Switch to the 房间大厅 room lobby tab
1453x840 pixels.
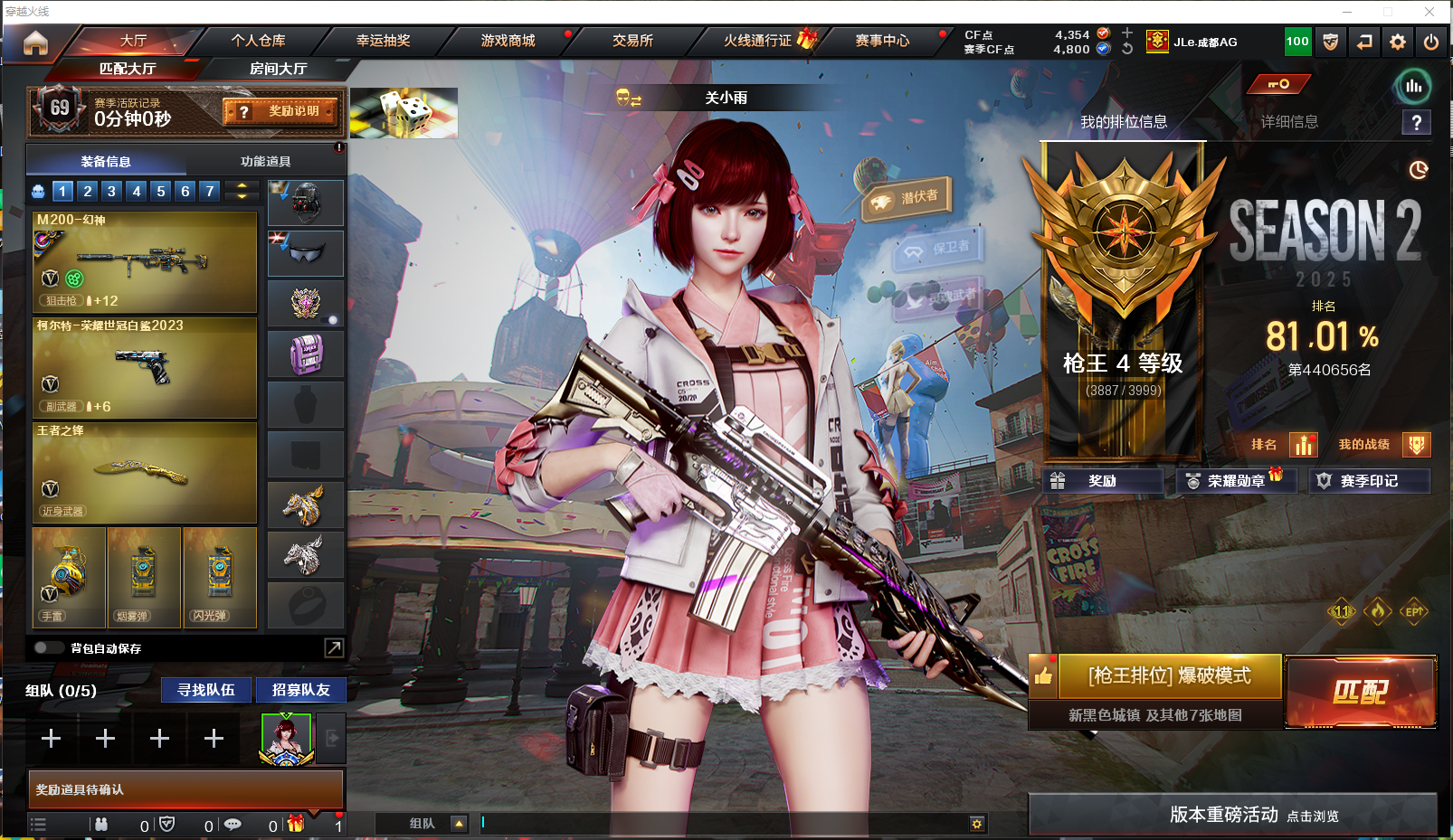click(x=278, y=69)
